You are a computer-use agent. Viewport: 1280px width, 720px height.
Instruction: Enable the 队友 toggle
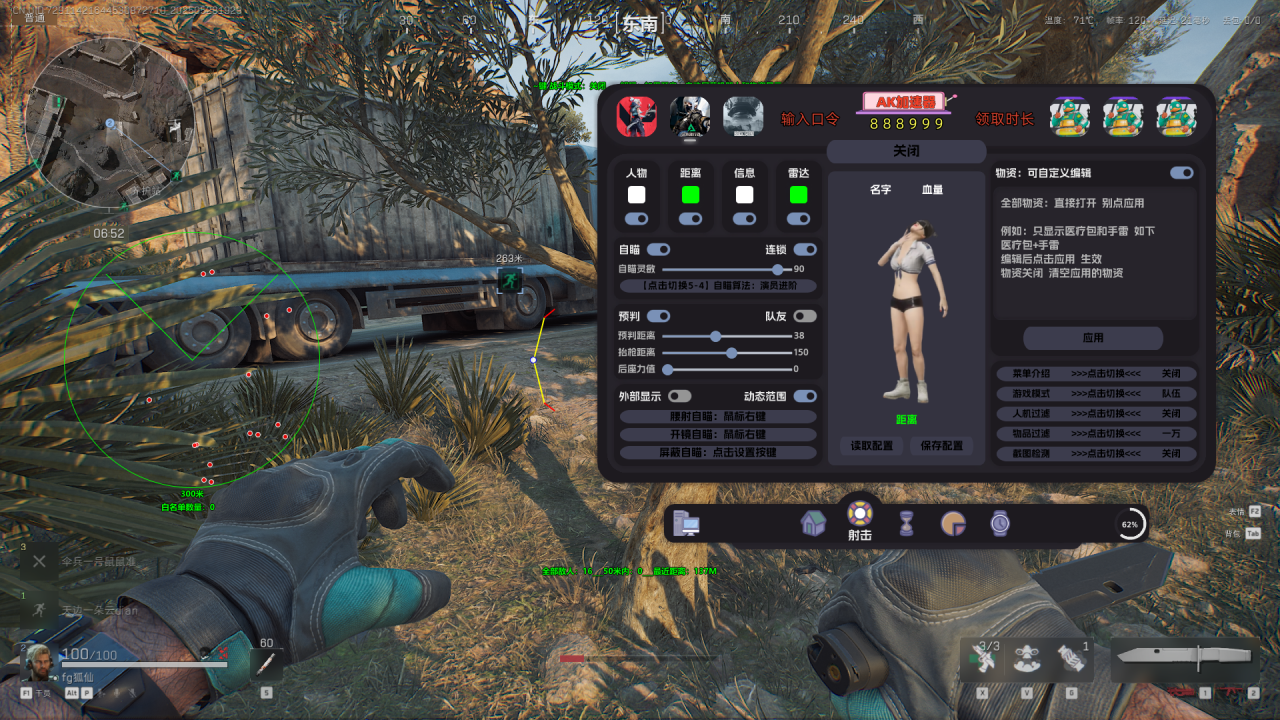pyautogui.click(x=804, y=316)
